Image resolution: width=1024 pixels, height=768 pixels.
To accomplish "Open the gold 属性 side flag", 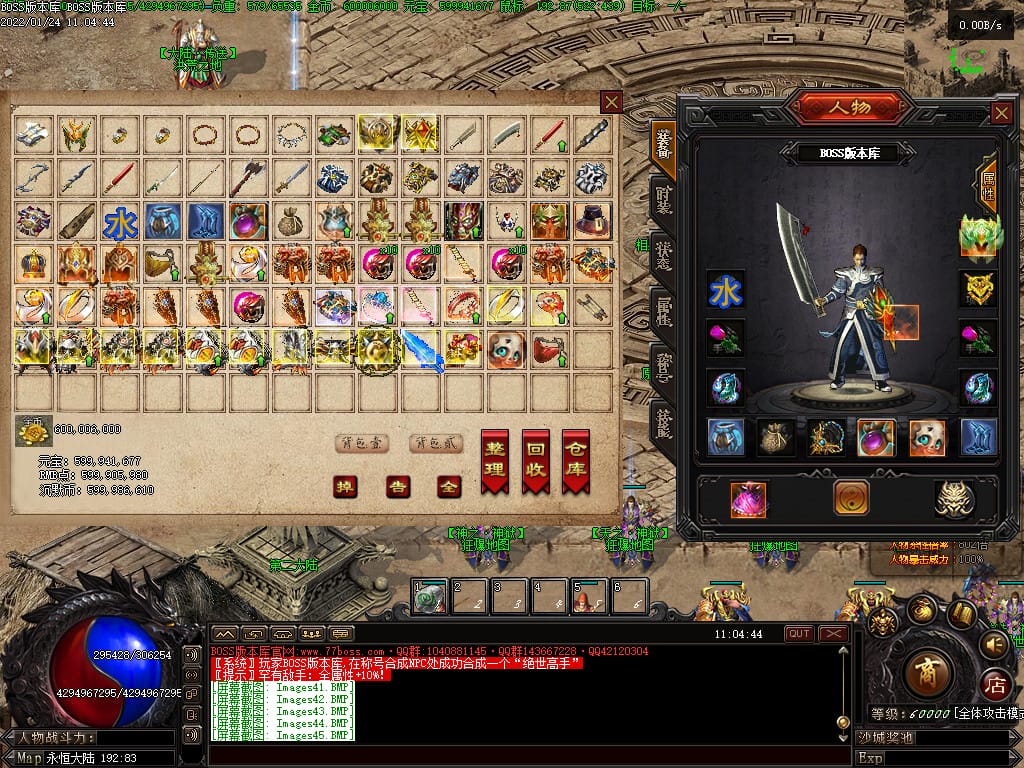I will (x=988, y=183).
